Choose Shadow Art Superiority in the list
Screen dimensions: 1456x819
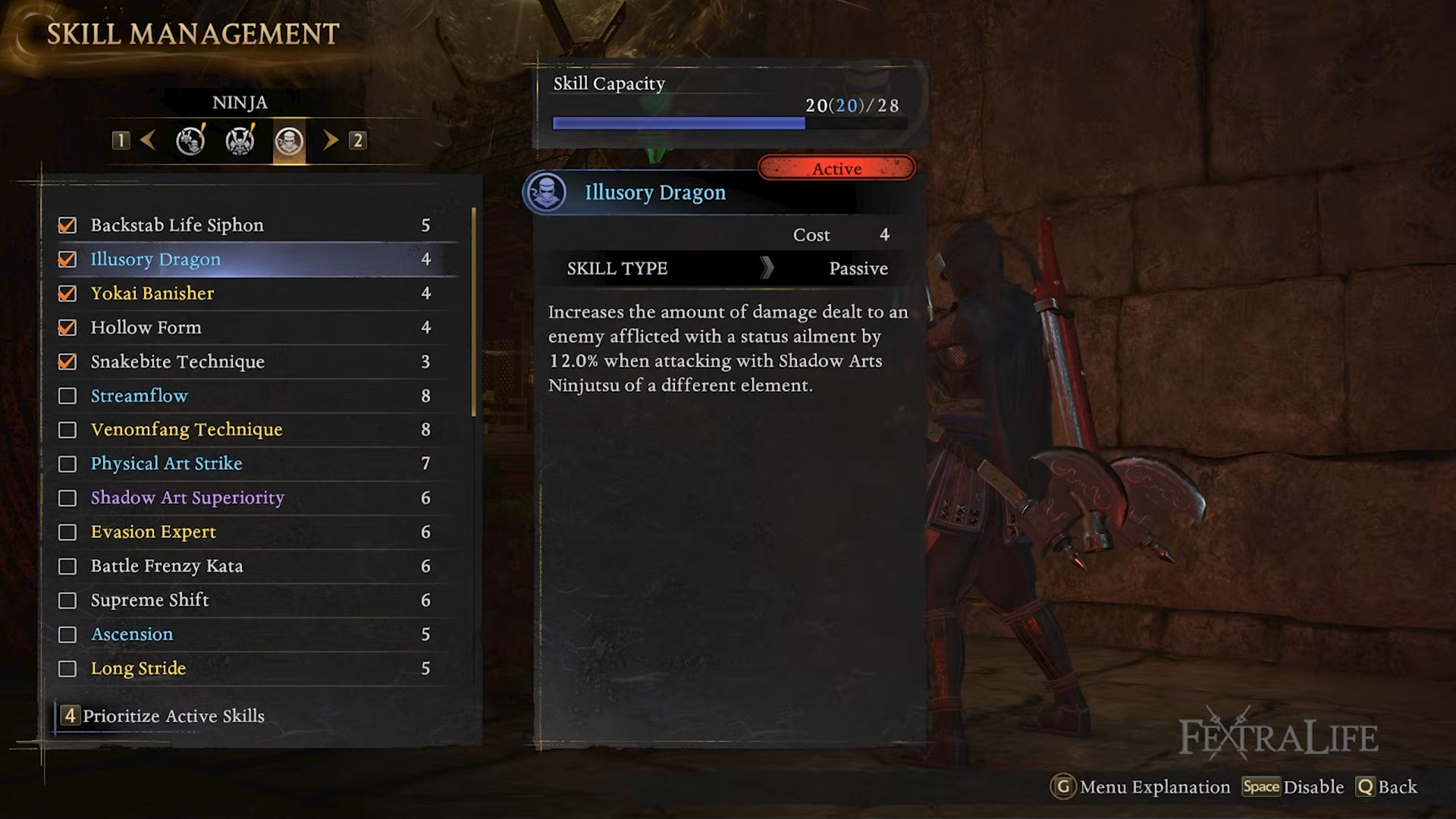point(187,497)
